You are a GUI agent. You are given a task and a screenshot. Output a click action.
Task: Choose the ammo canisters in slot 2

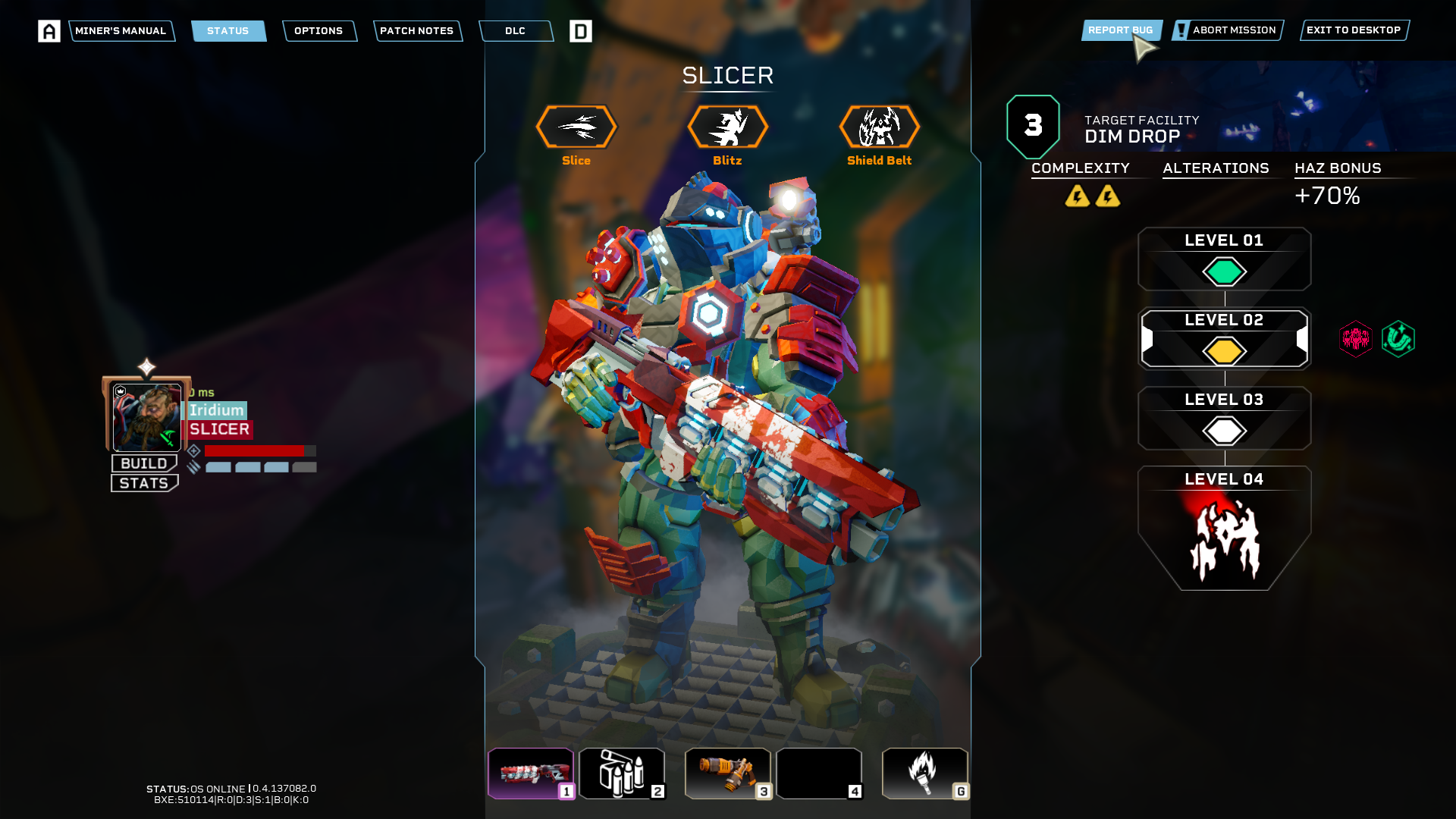pos(622,773)
